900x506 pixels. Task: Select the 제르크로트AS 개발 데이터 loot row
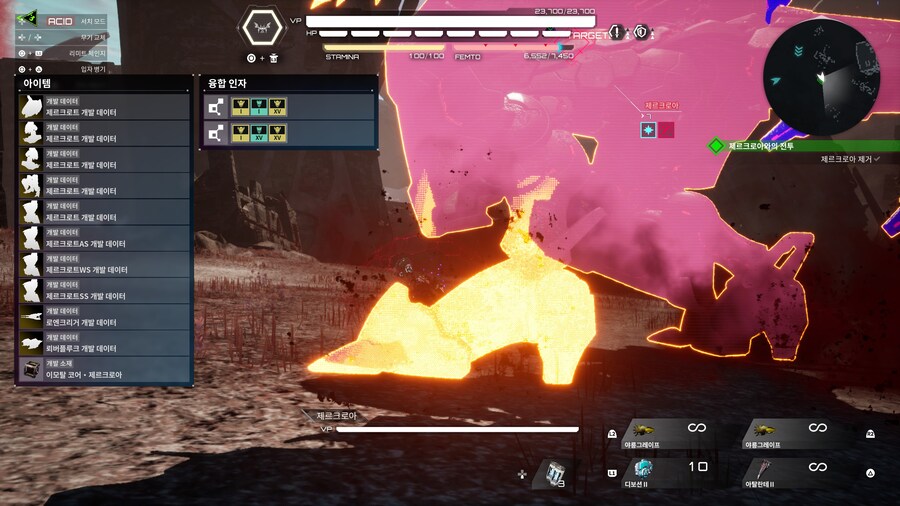[x=105, y=238]
